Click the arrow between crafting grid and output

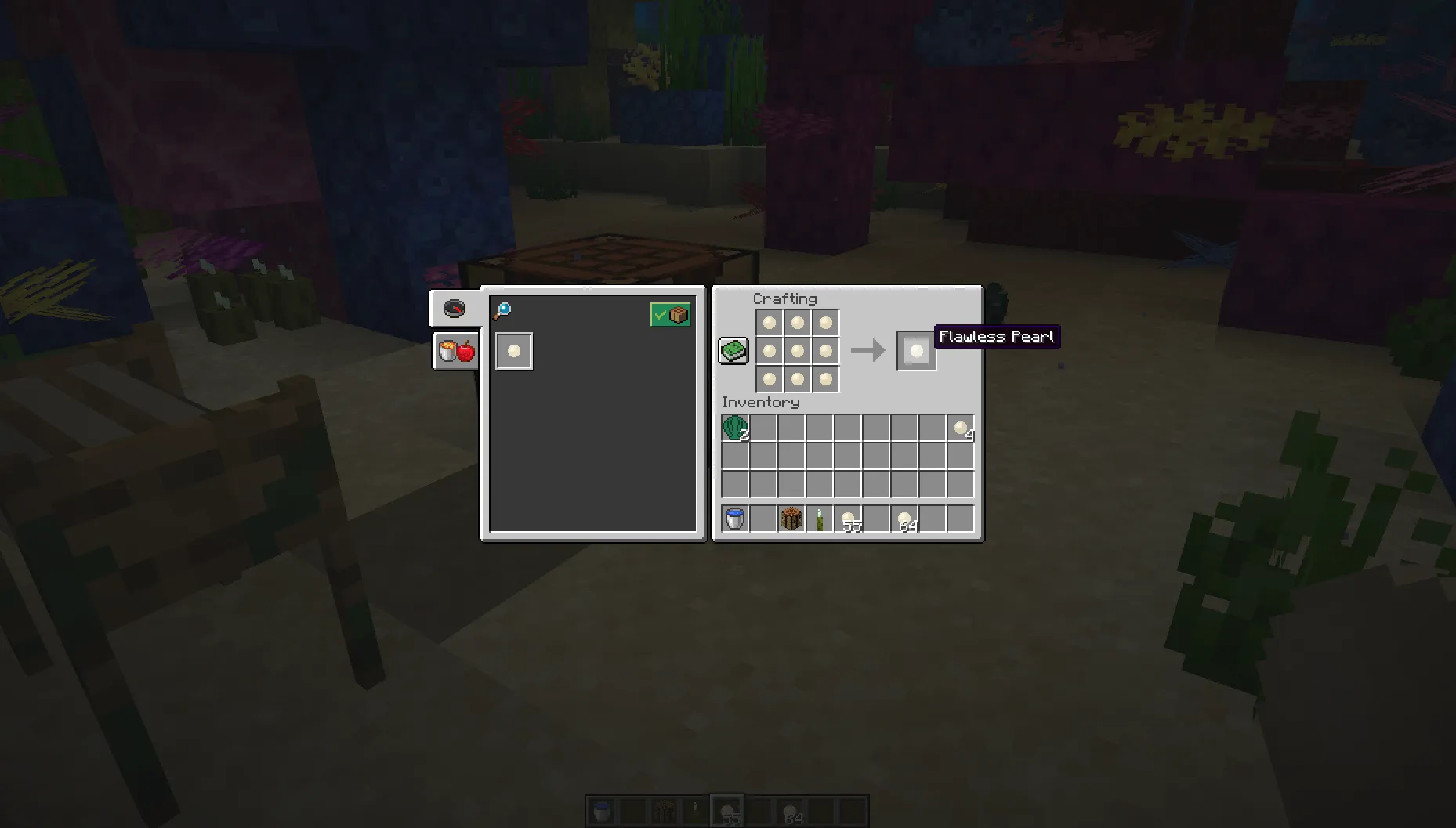tap(870, 350)
